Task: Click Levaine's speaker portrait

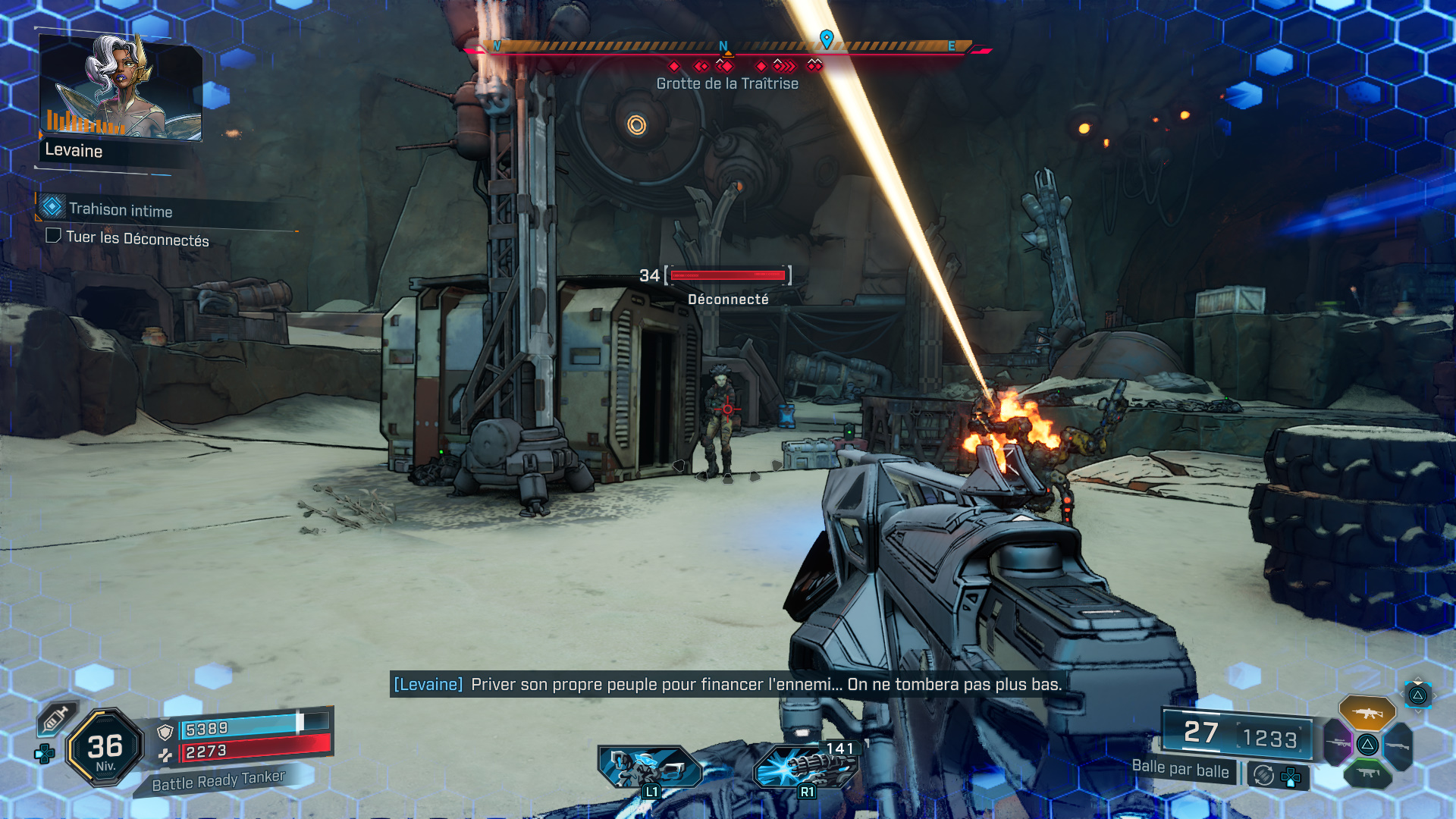Action: [x=121, y=87]
